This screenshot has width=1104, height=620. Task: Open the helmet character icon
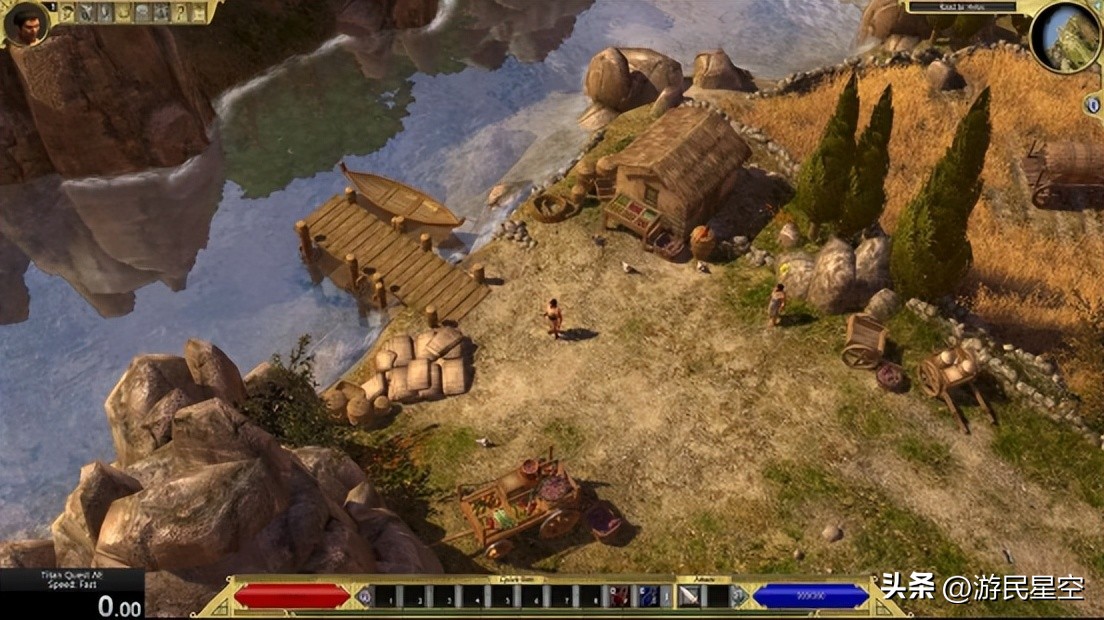point(68,13)
